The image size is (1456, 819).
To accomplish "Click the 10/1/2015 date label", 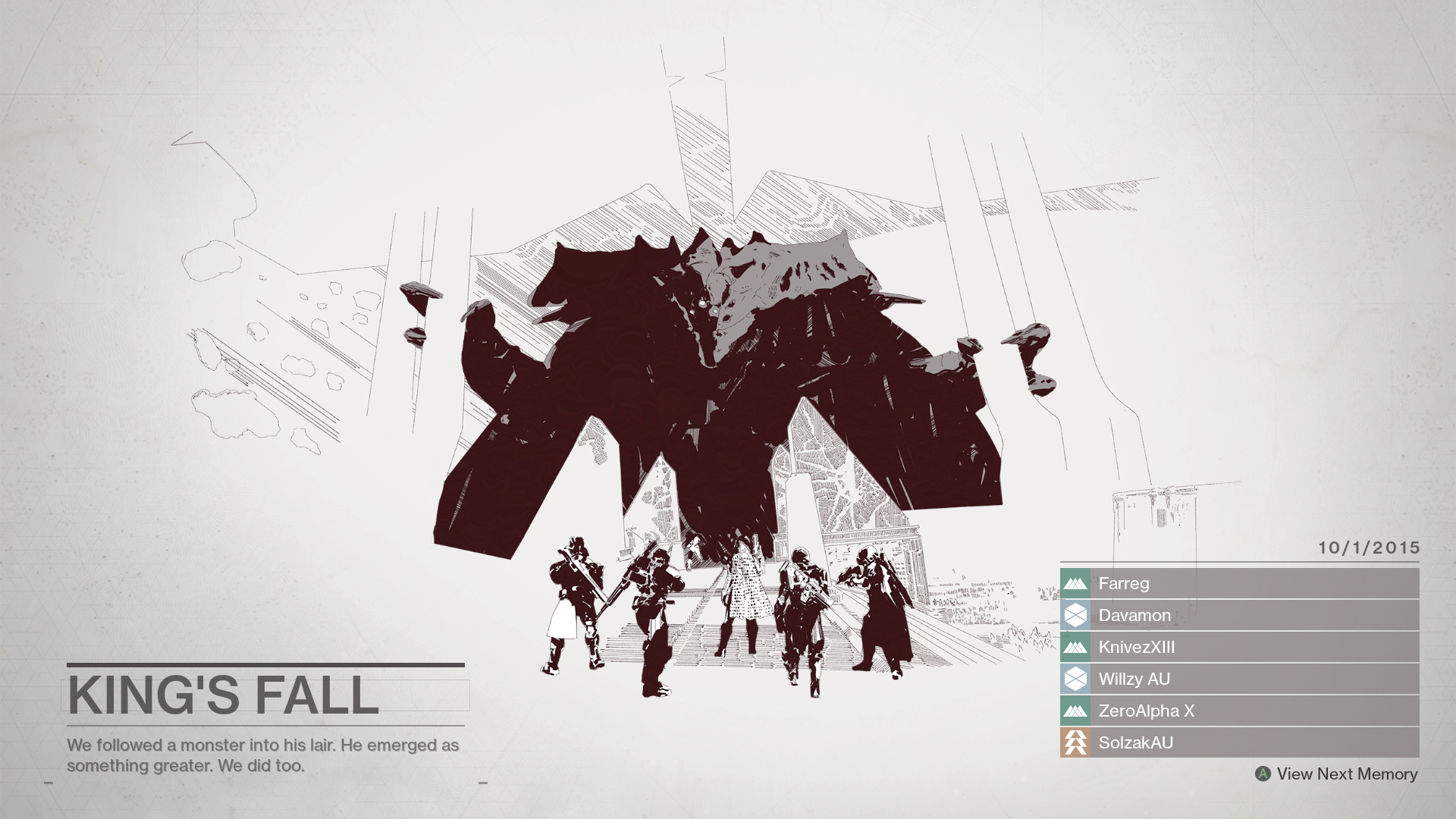I will pyautogui.click(x=1370, y=545).
